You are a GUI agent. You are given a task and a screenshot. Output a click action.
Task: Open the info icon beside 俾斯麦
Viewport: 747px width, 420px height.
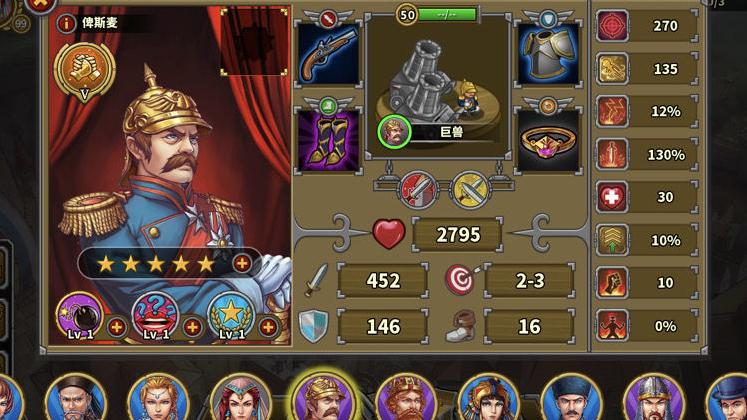pos(66,23)
